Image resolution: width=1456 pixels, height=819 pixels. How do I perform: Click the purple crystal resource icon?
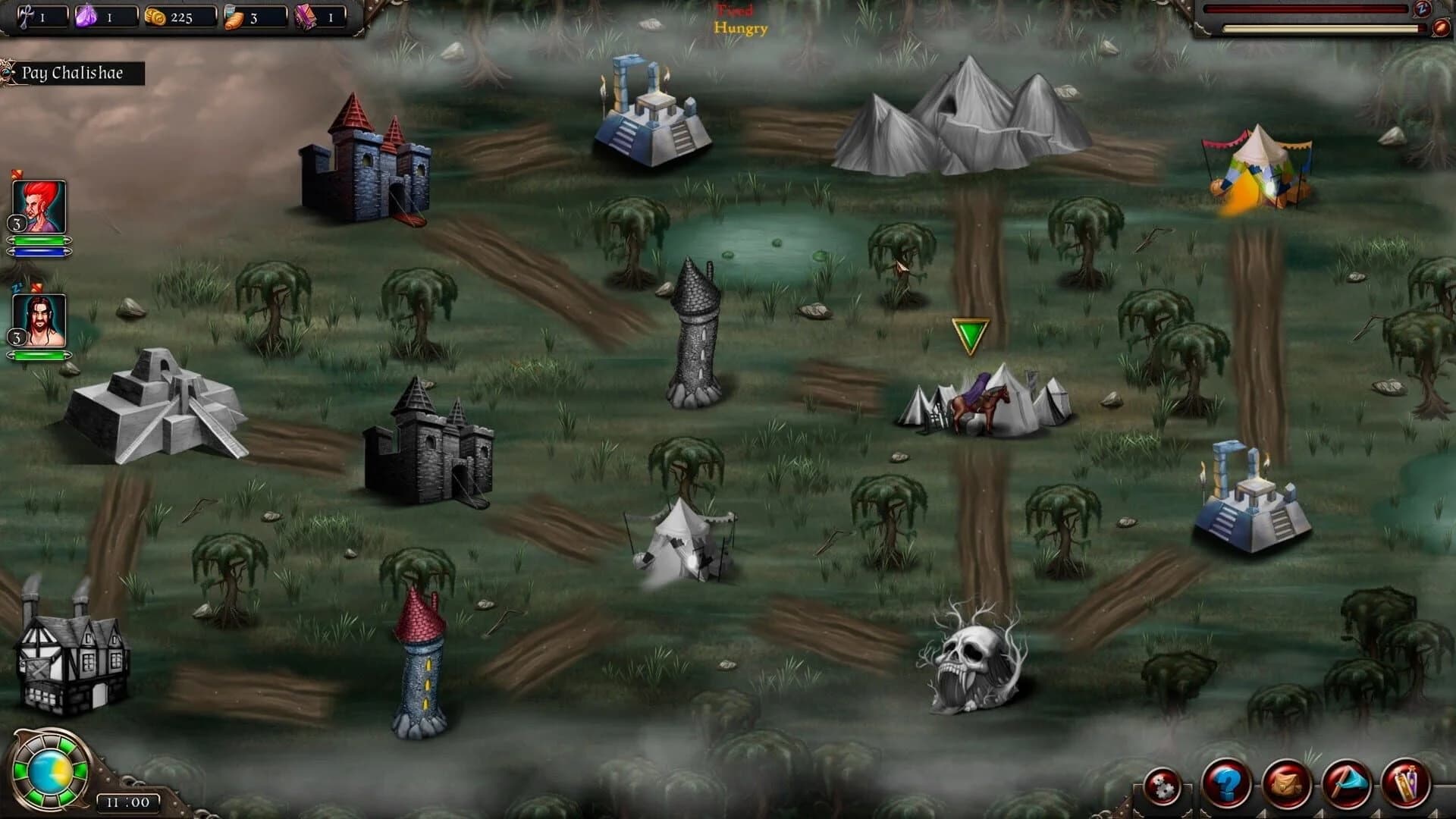tap(86, 17)
